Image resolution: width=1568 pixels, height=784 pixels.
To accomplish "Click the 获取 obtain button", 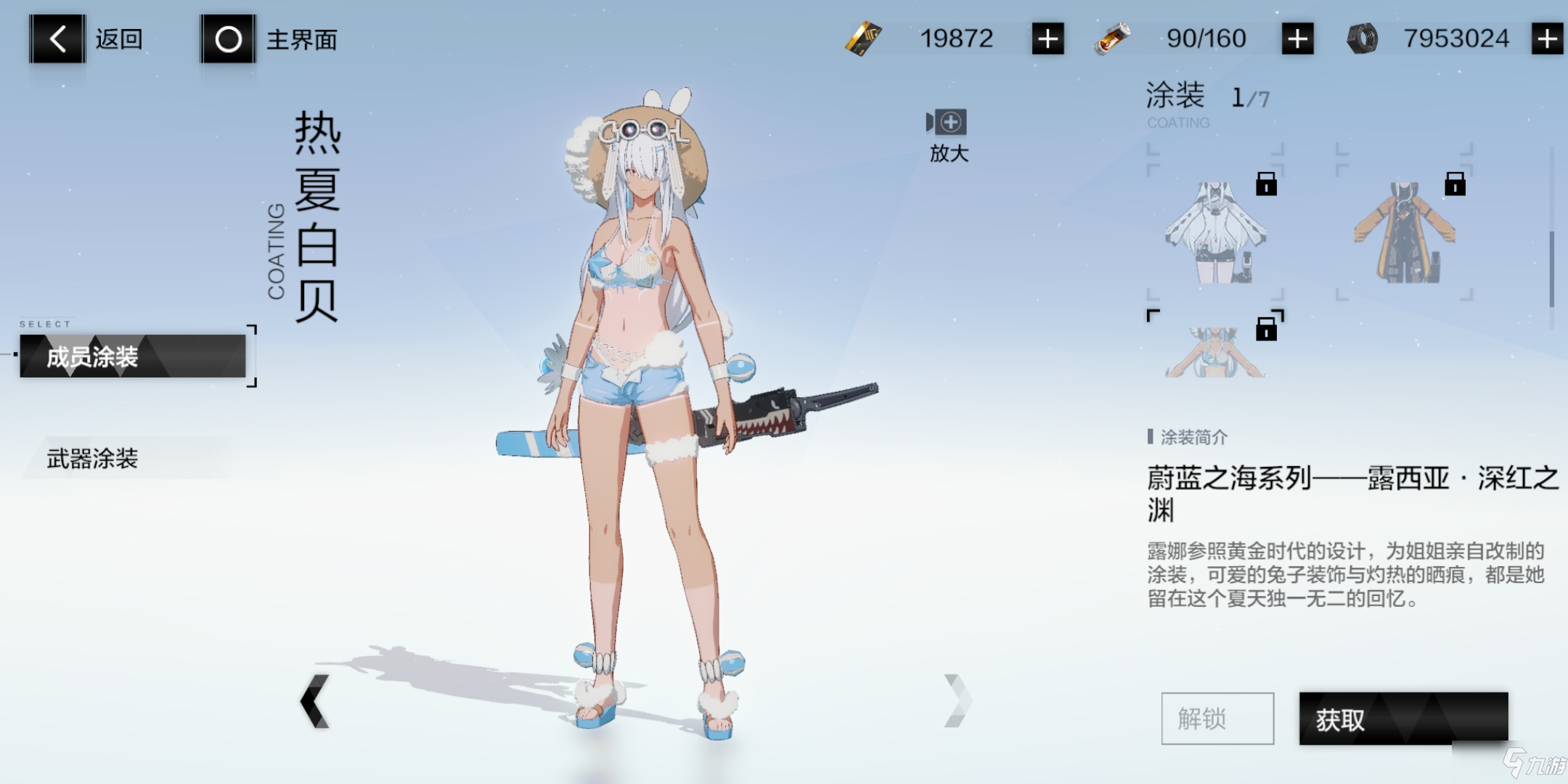I will point(1403,719).
